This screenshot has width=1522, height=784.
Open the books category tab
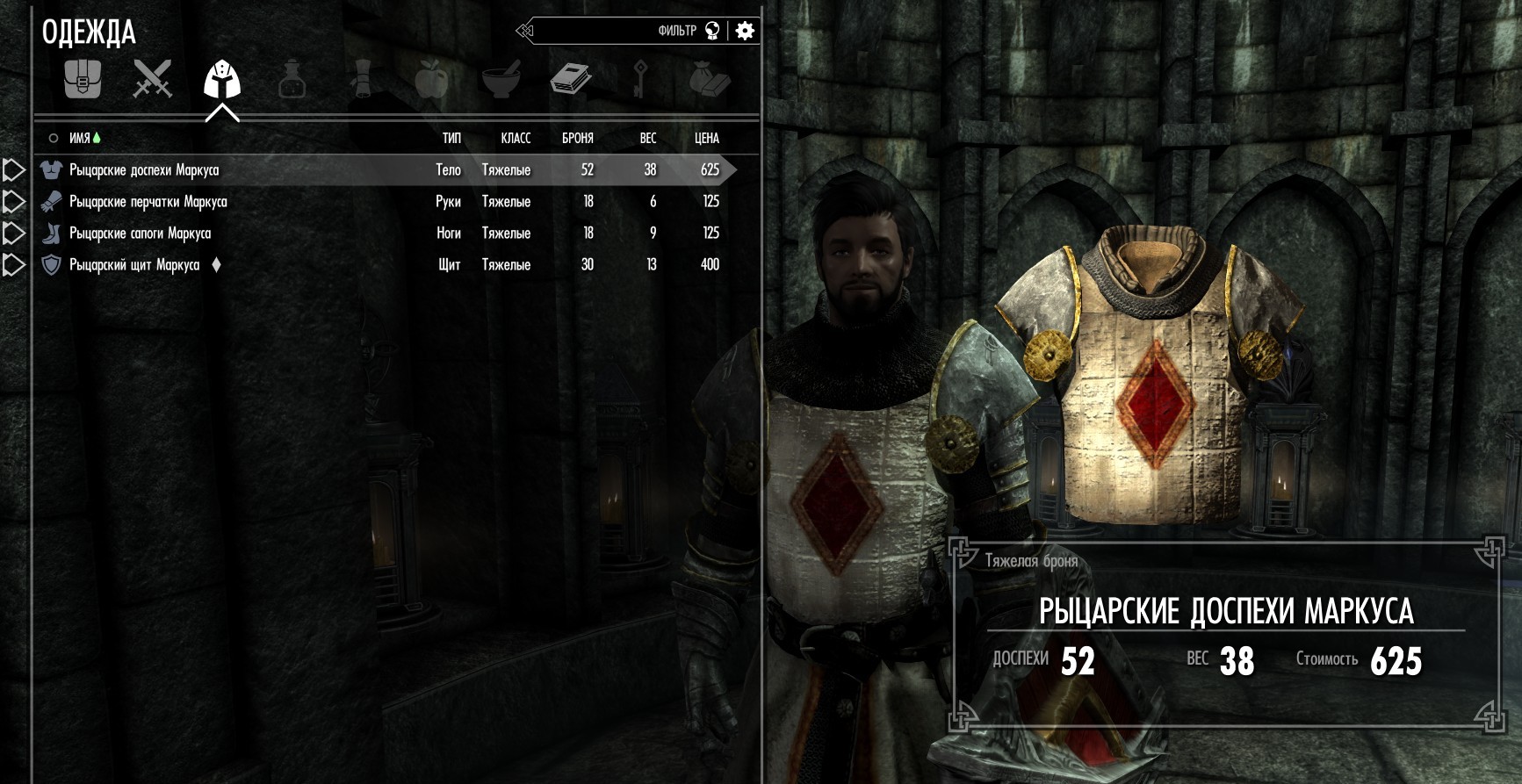click(x=571, y=80)
